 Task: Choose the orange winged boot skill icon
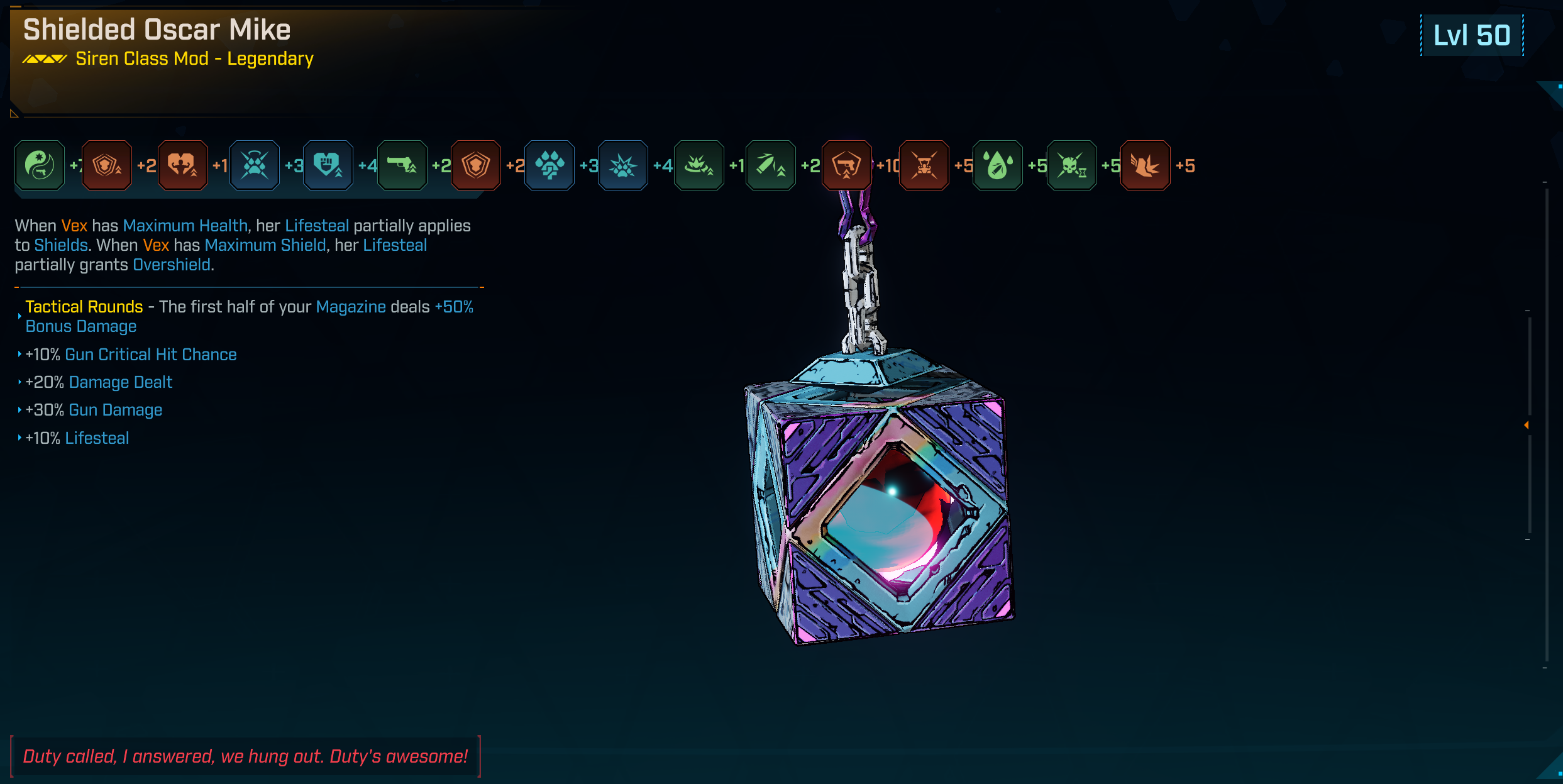point(1145,165)
